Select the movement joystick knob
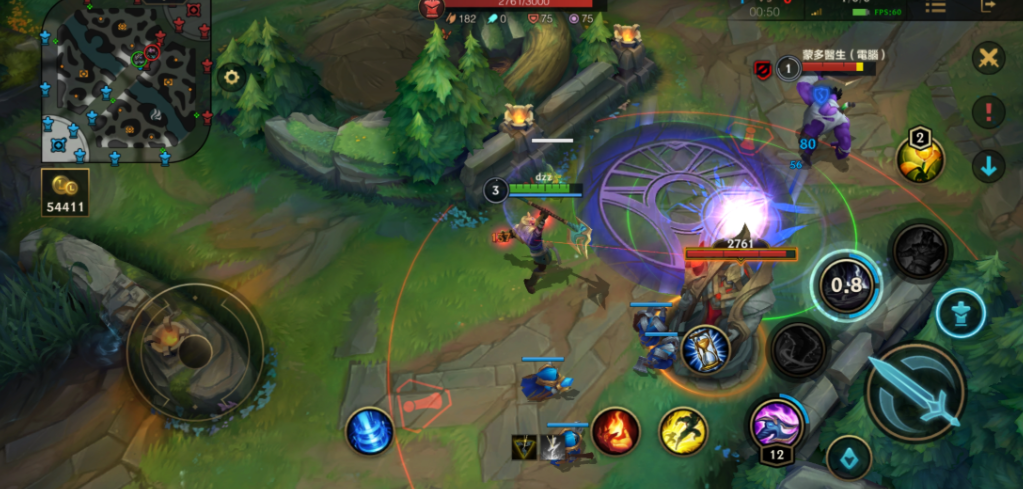The image size is (1023, 489). point(194,350)
